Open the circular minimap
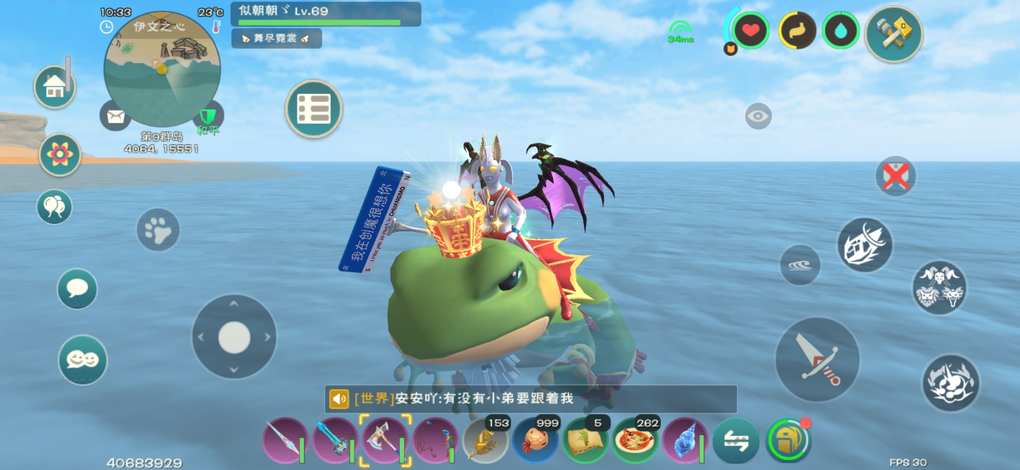The width and height of the screenshot is (1020, 470). pyautogui.click(x=161, y=69)
